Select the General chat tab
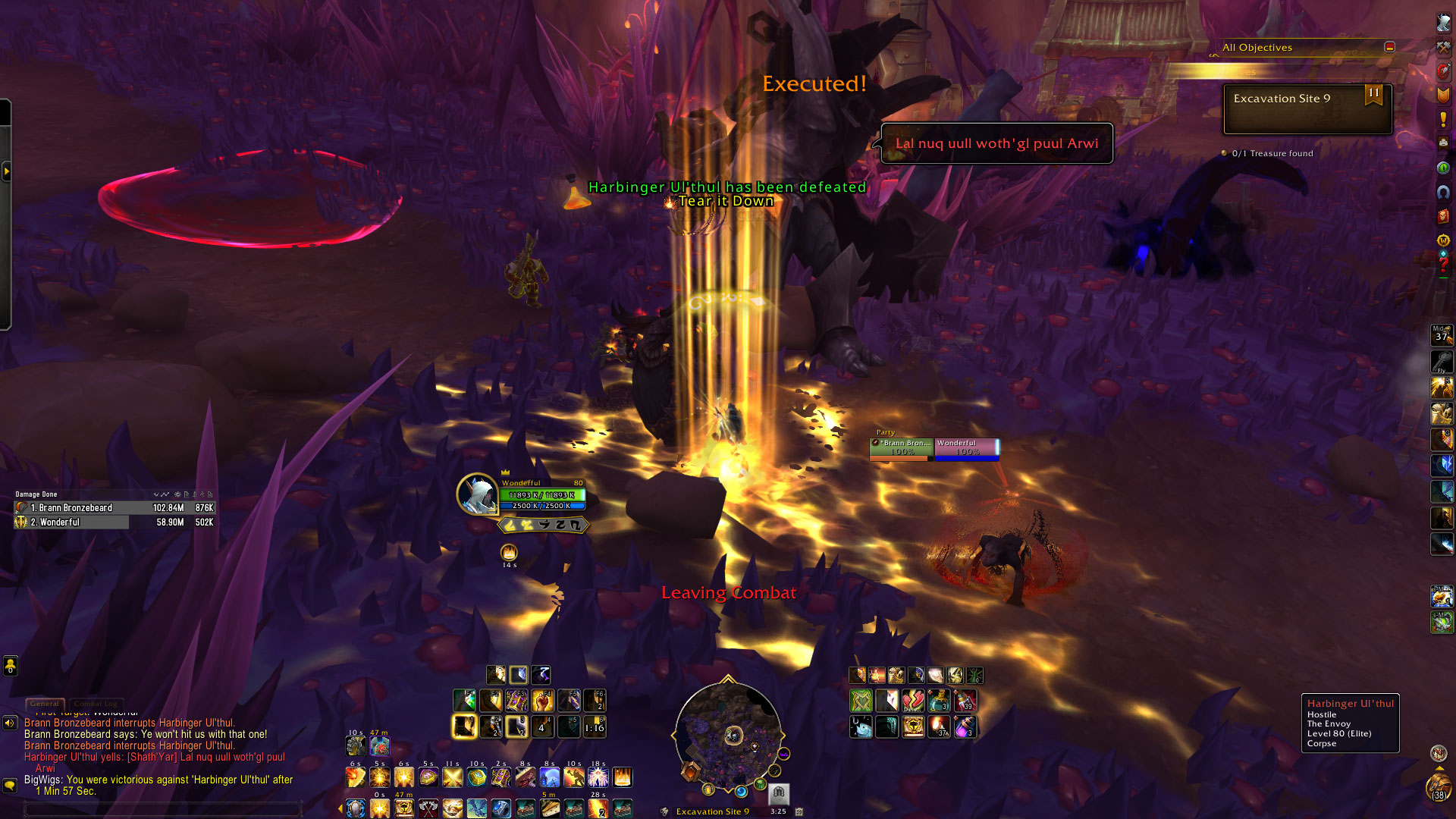Viewport: 1456px width, 819px height. pos(45,704)
